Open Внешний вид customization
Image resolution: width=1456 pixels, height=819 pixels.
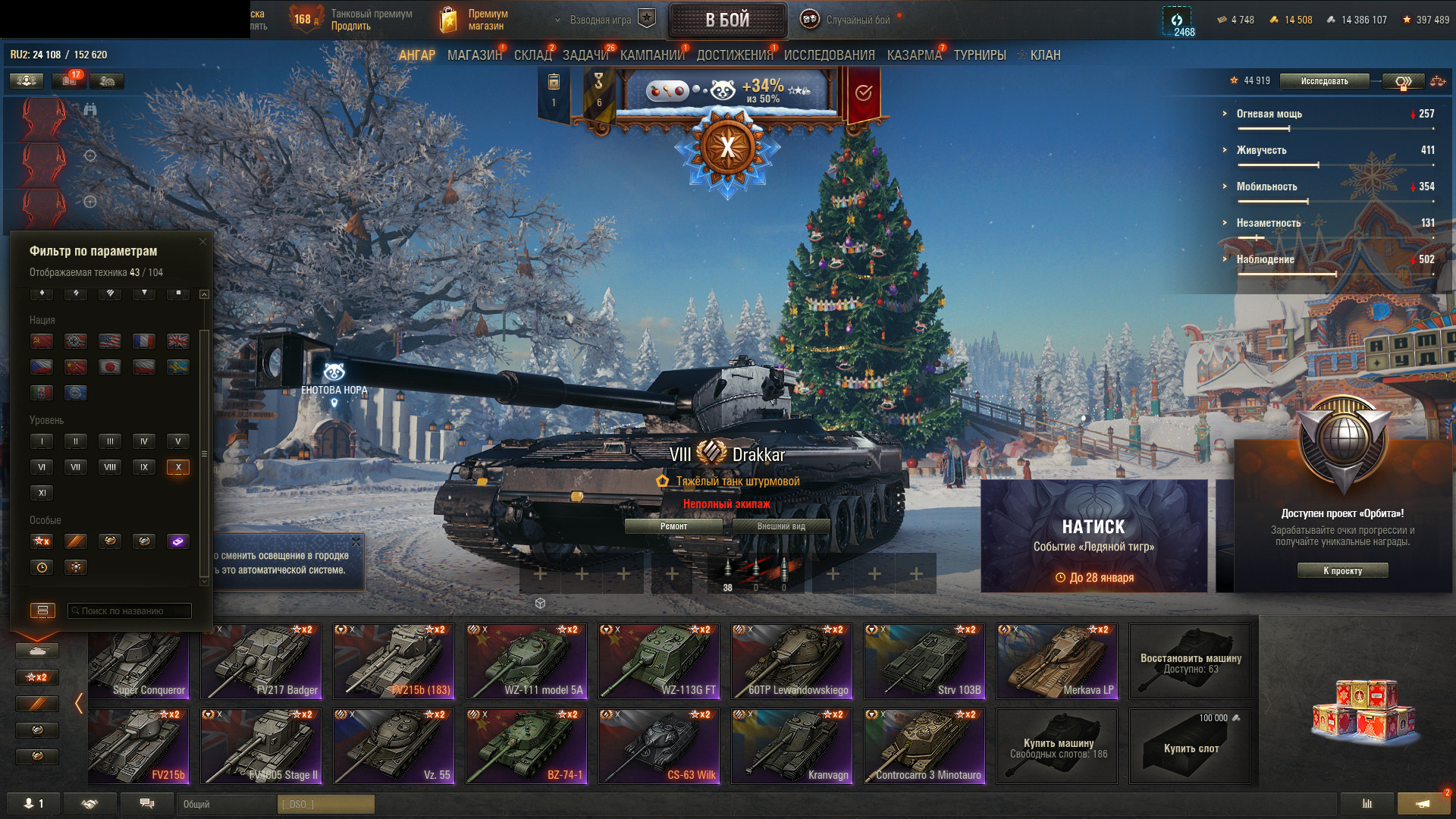781,526
